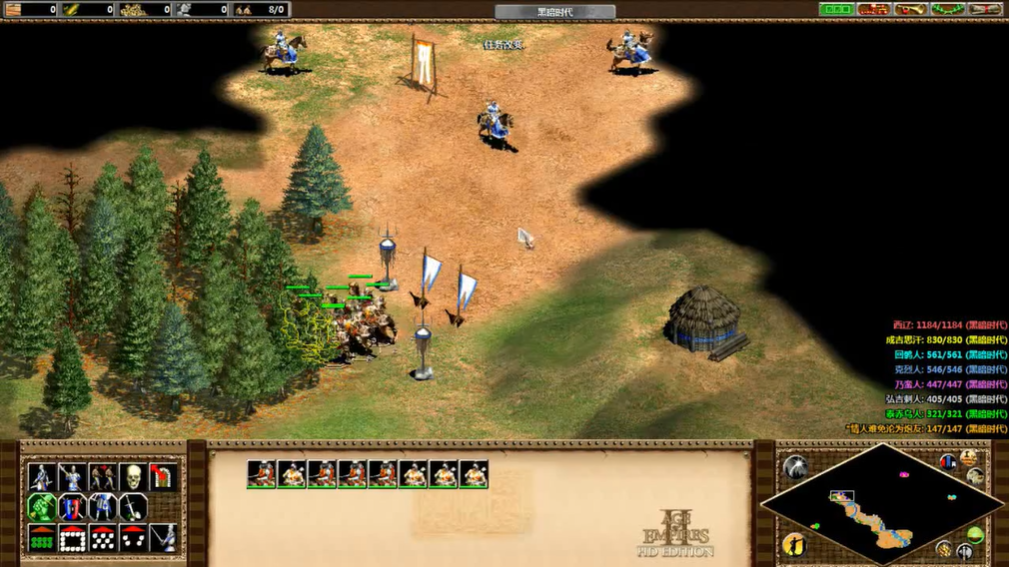Open the green objectives button in top bar
1009x567 pixels.
tap(836, 10)
